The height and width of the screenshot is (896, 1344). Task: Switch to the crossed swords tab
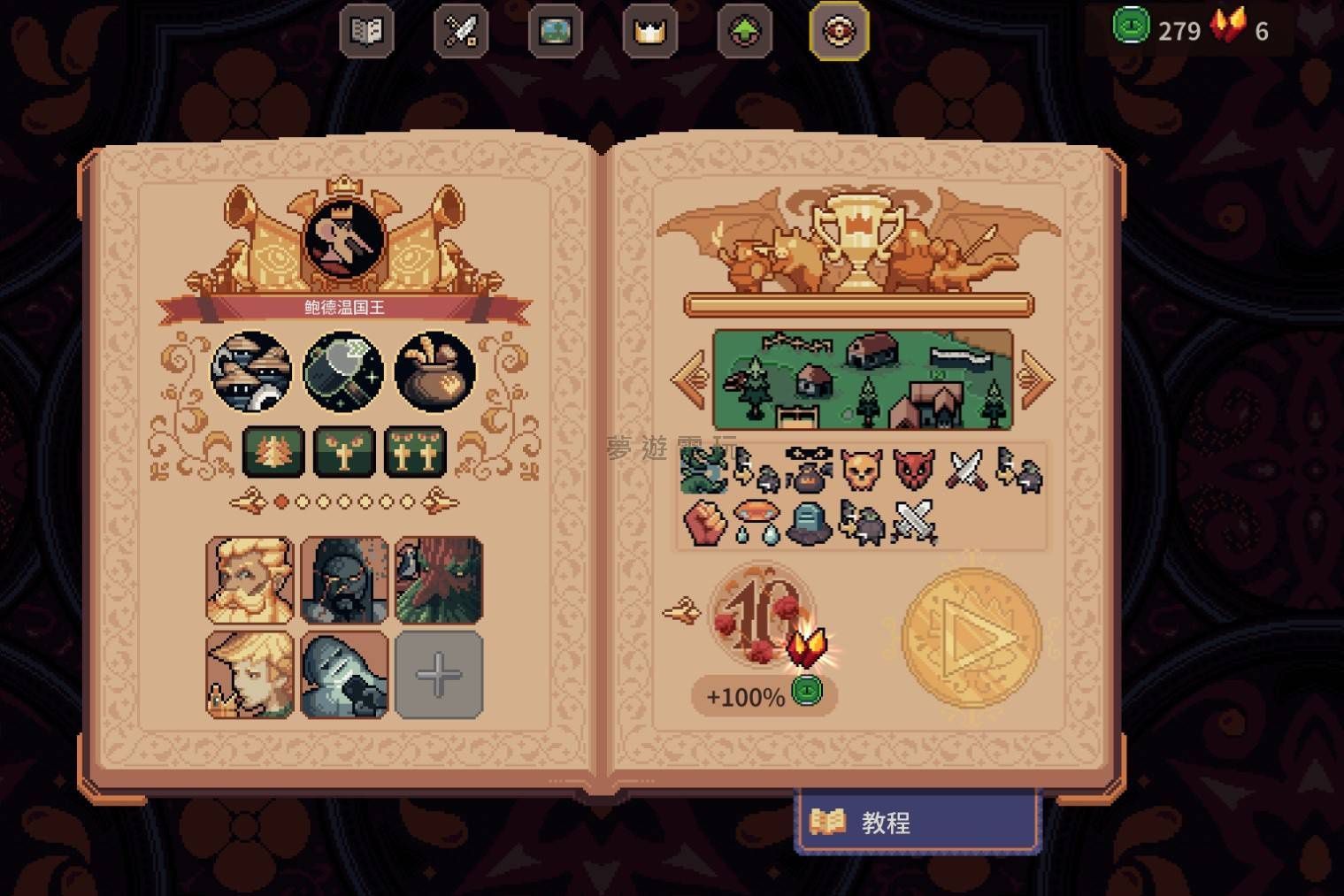[461, 33]
